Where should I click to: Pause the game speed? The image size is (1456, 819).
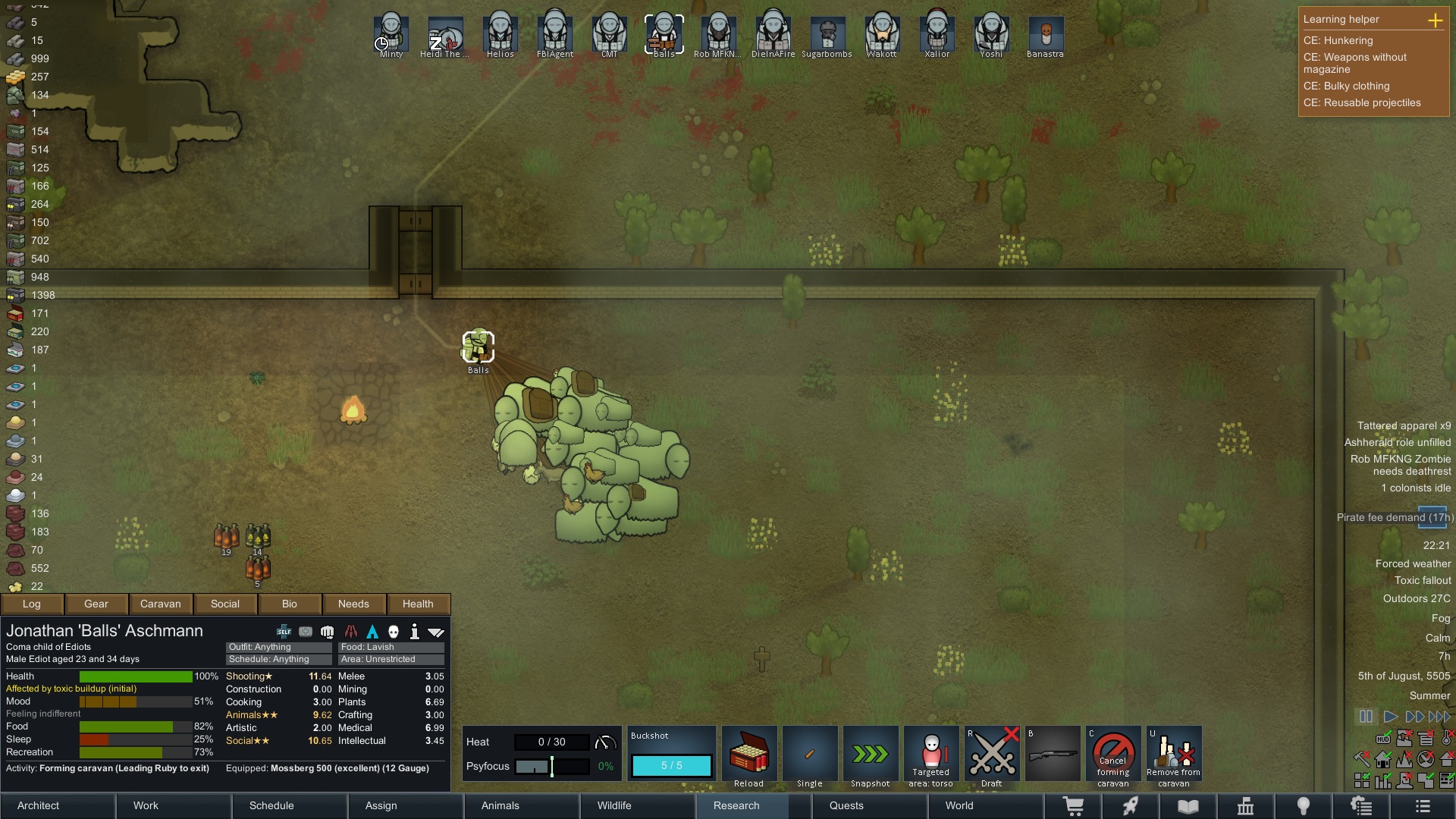[x=1366, y=717]
